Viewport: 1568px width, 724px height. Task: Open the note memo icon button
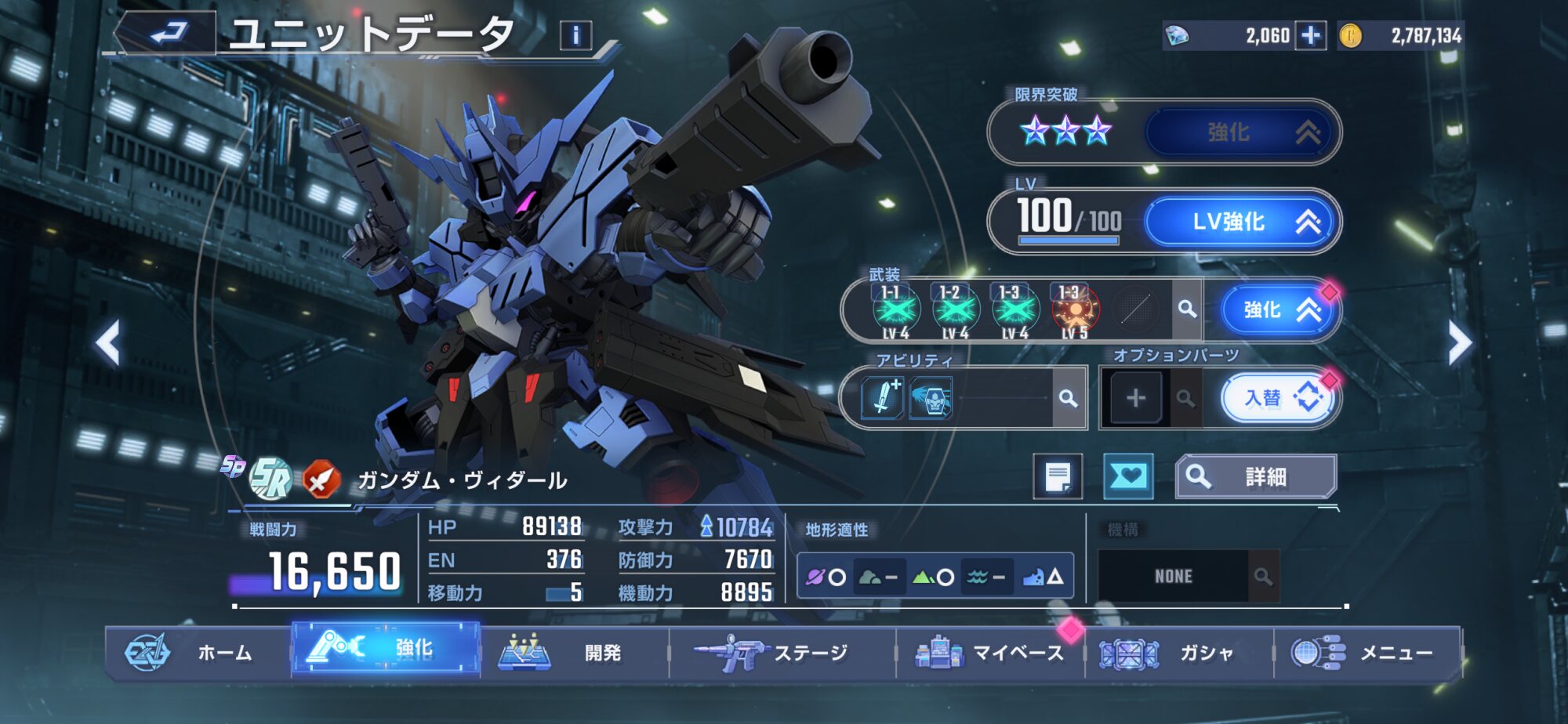(1058, 476)
